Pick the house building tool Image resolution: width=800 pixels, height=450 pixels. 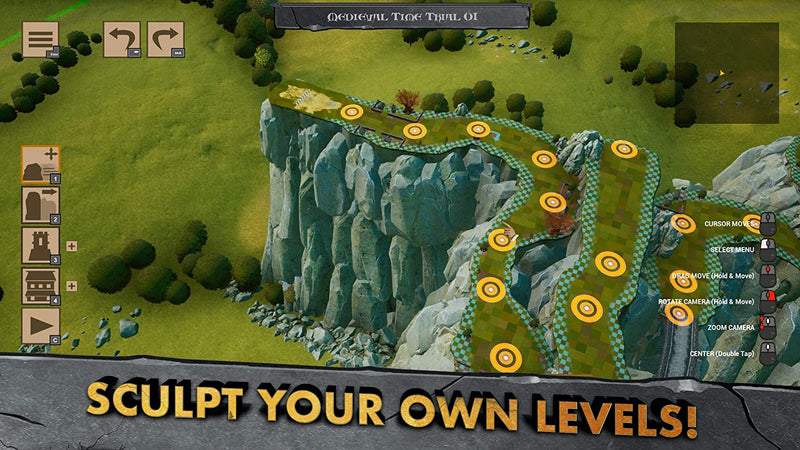tap(40, 286)
